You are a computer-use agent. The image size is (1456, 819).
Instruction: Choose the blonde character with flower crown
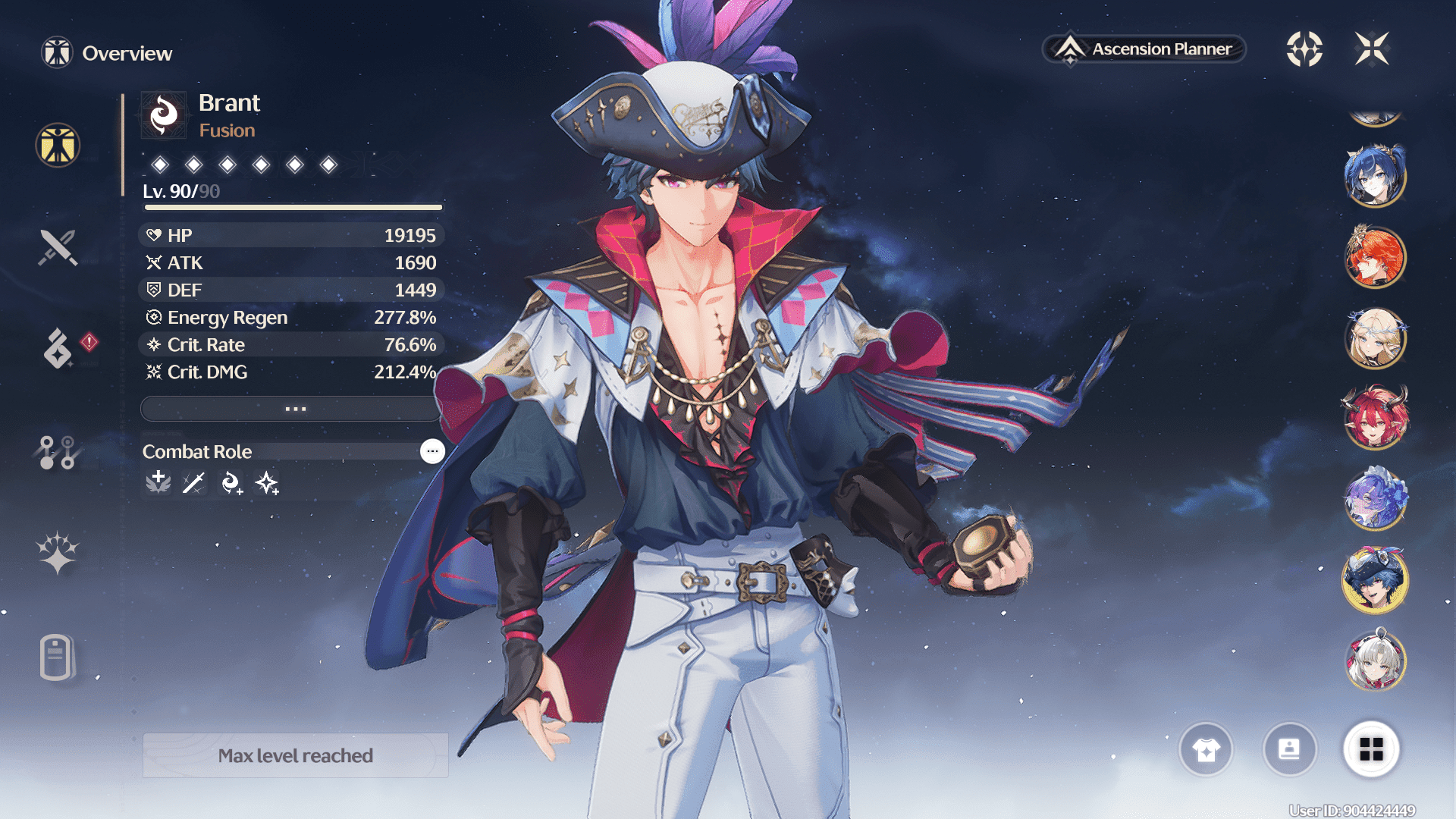[x=1375, y=338]
